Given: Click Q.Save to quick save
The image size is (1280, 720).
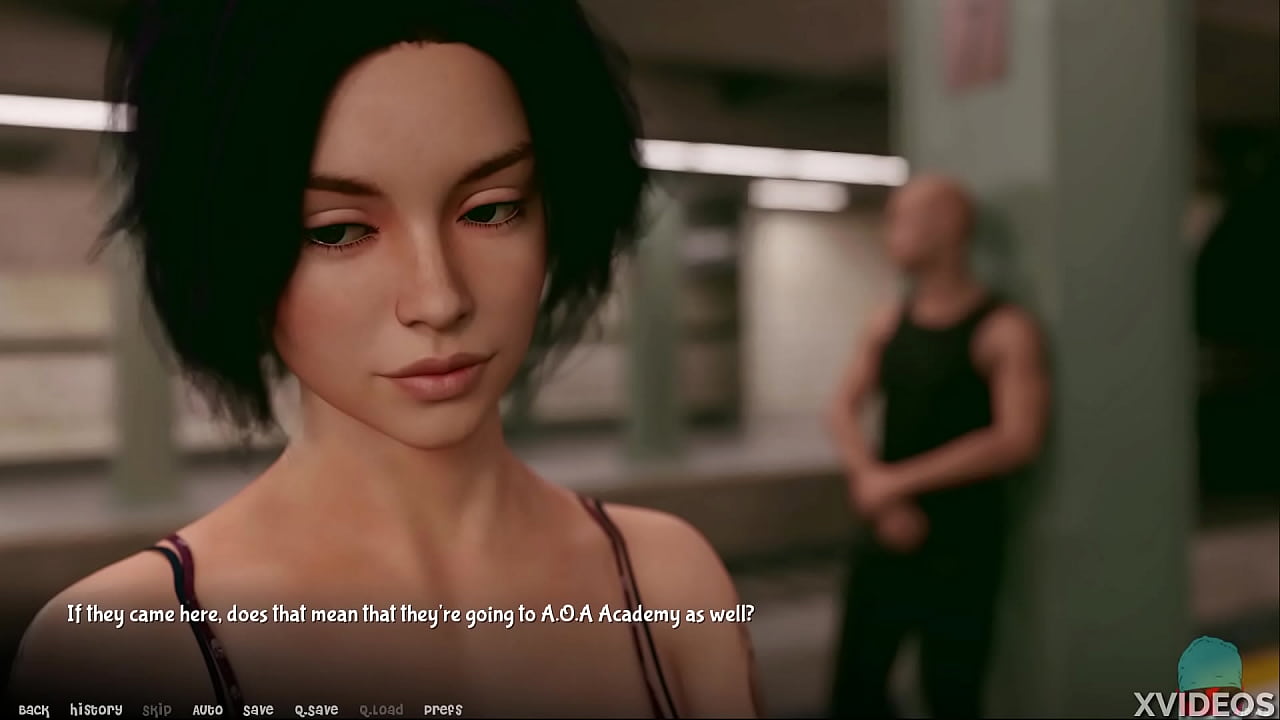Looking at the screenshot, I should (x=315, y=709).
